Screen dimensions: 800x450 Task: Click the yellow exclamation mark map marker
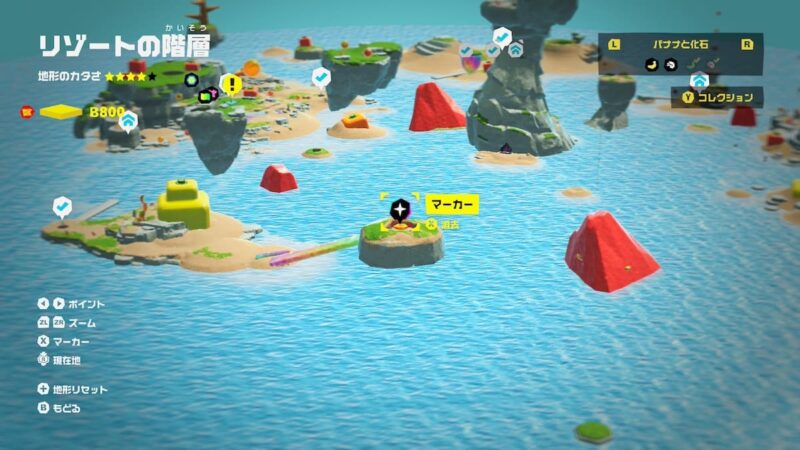pos(231,84)
